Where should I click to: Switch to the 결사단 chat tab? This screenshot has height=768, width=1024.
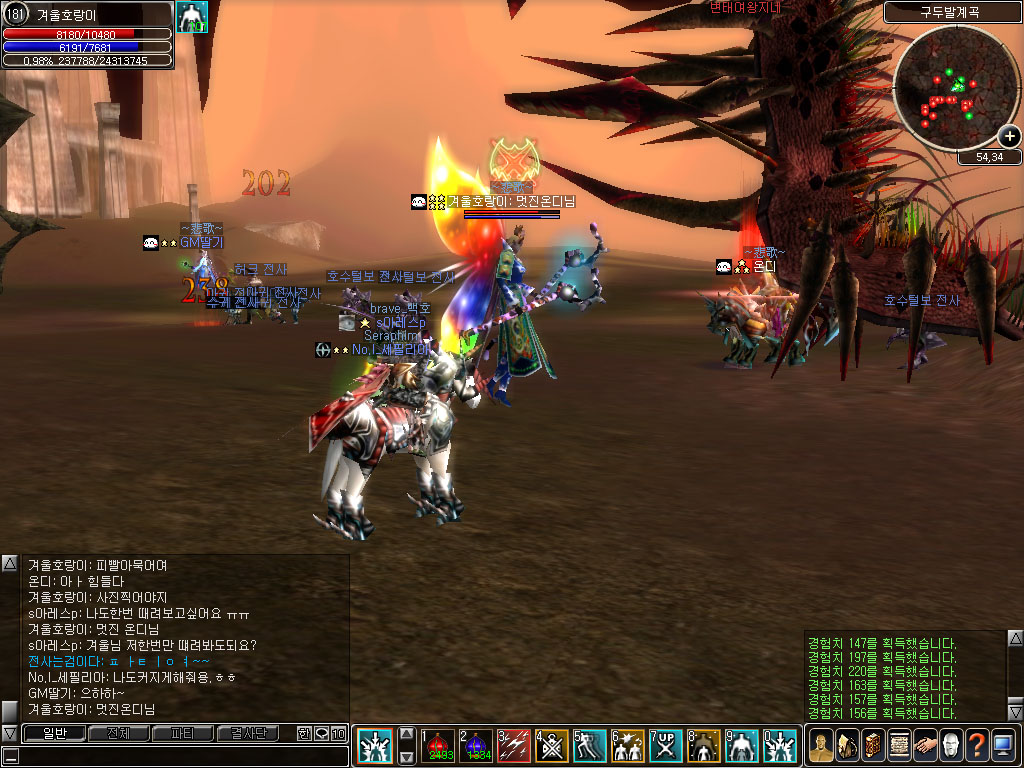click(x=248, y=733)
